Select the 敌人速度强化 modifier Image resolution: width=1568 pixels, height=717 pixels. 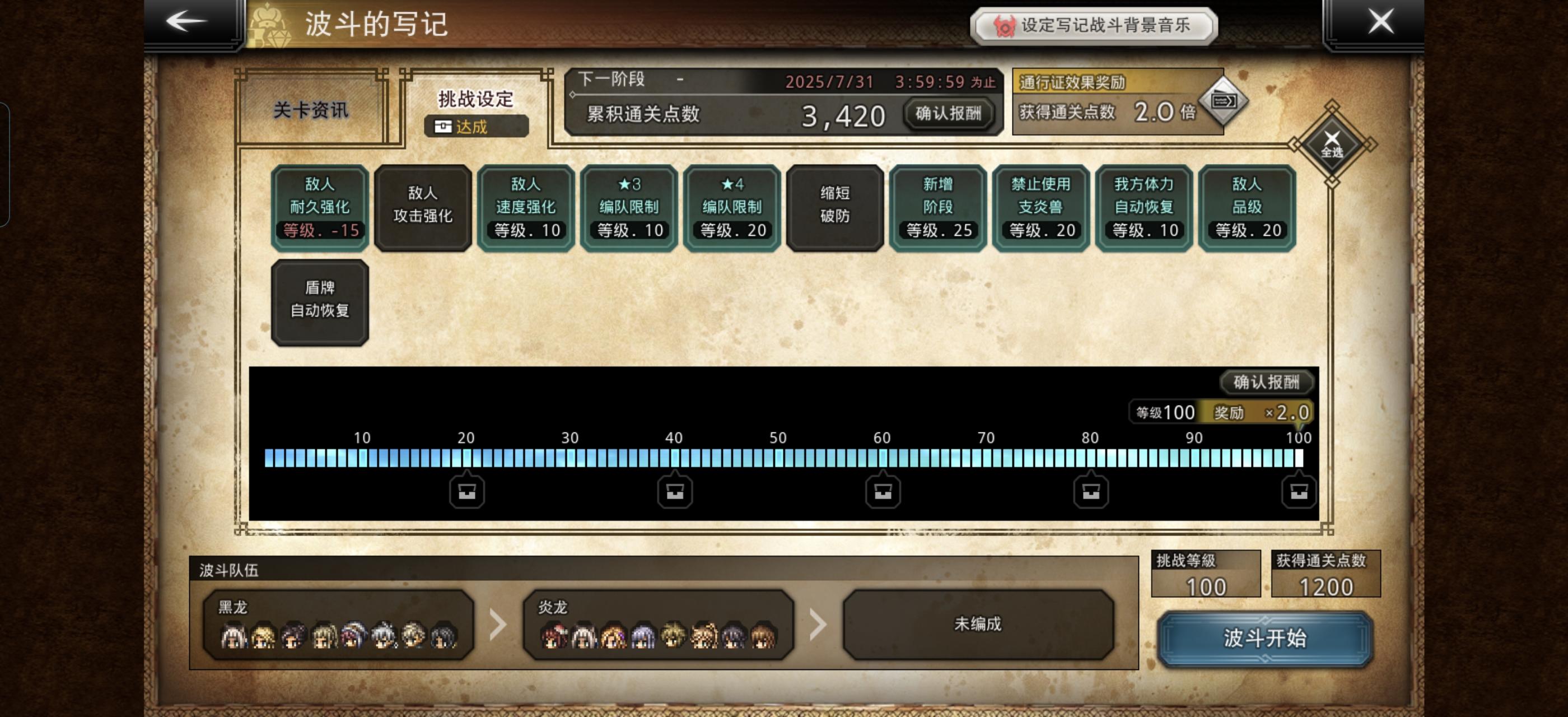click(x=525, y=207)
